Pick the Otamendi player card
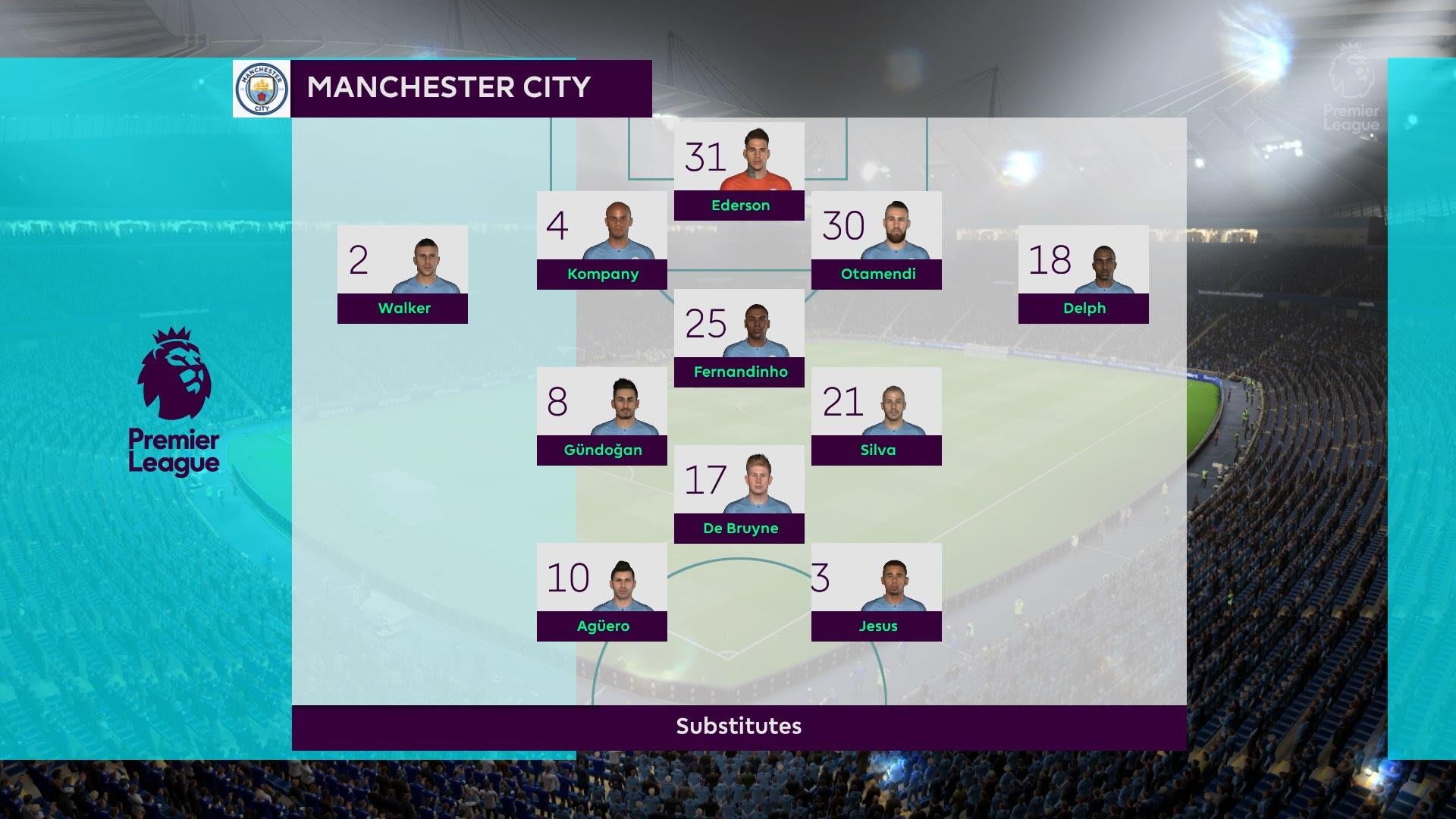The image size is (1456, 819). click(x=876, y=240)
